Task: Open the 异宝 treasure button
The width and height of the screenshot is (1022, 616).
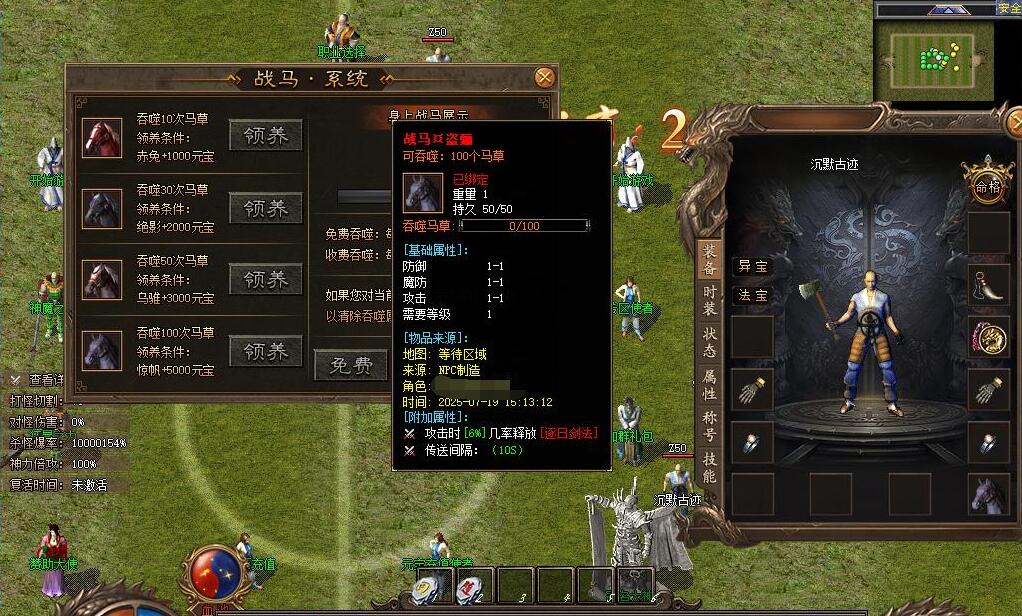Action: [x=752, y=266]
